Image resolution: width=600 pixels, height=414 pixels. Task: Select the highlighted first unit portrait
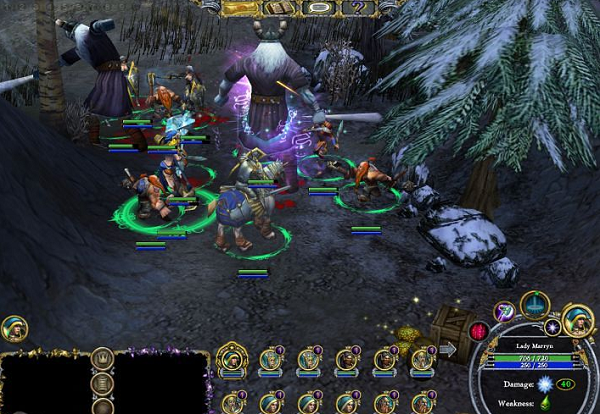click(232, 358)
